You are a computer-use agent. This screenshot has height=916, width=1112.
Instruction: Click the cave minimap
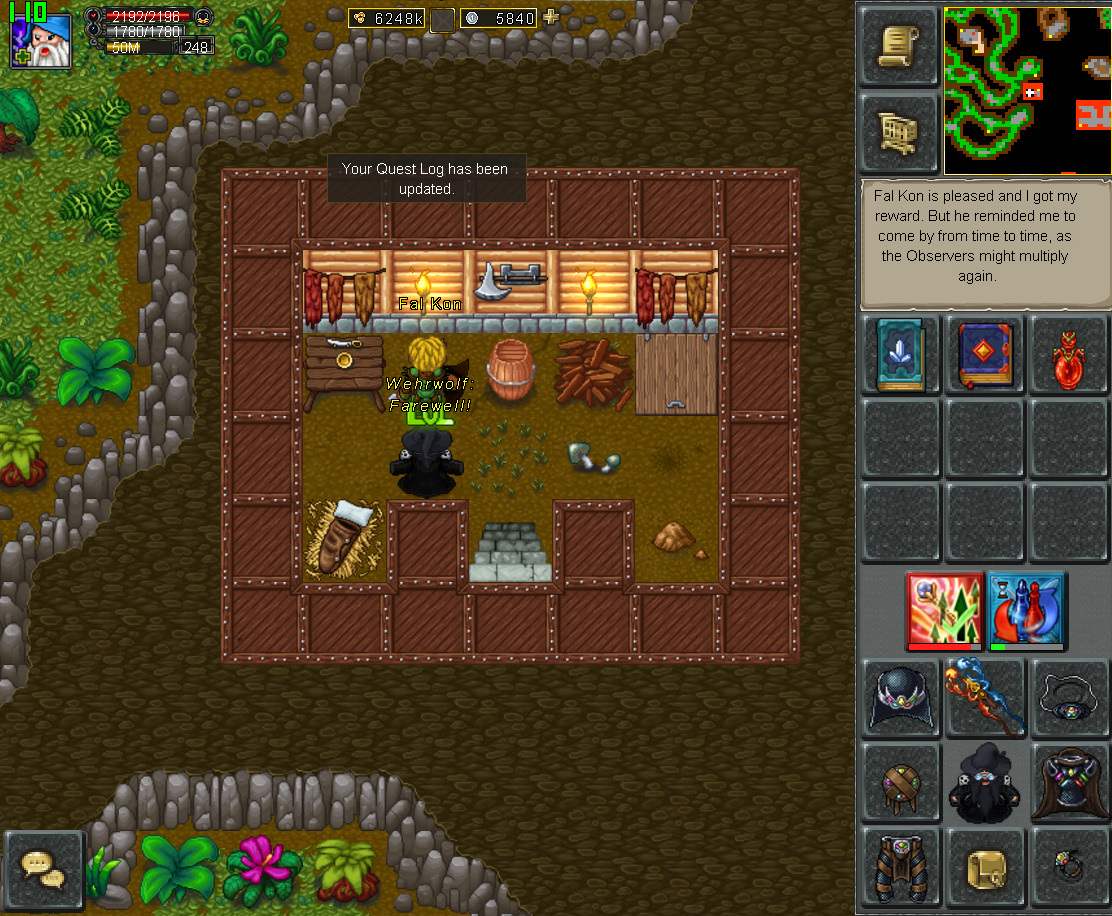(1026, 90)
